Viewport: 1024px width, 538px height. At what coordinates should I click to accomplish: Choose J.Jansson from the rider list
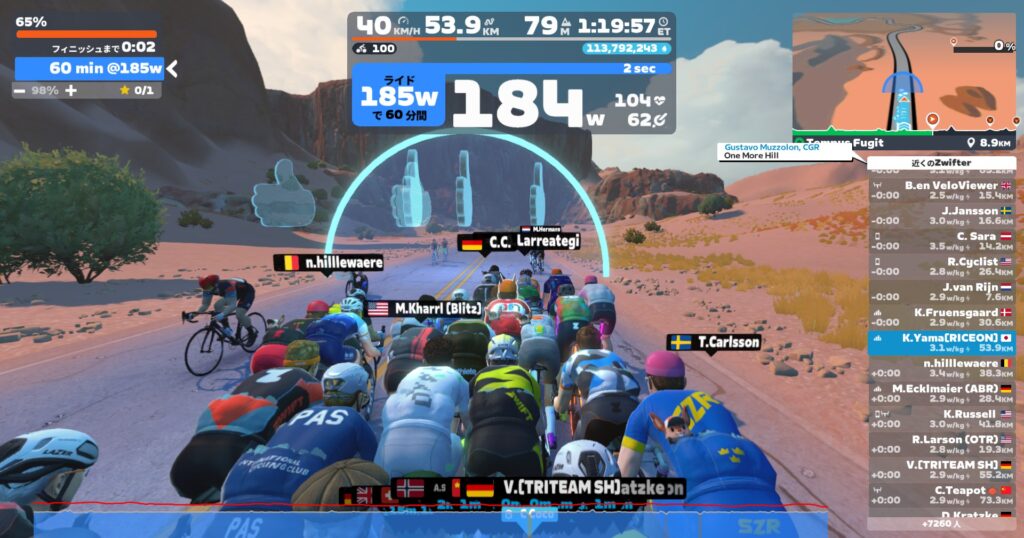(942, 216)
